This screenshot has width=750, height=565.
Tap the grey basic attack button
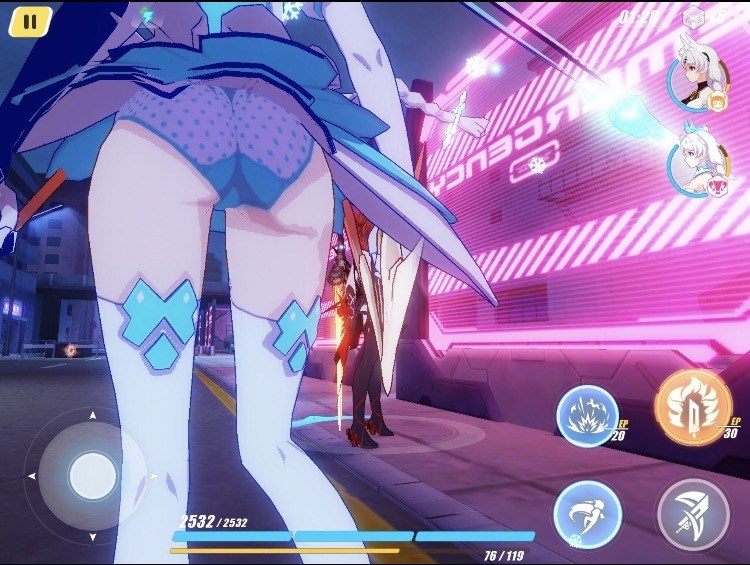[x=692, y=514]
